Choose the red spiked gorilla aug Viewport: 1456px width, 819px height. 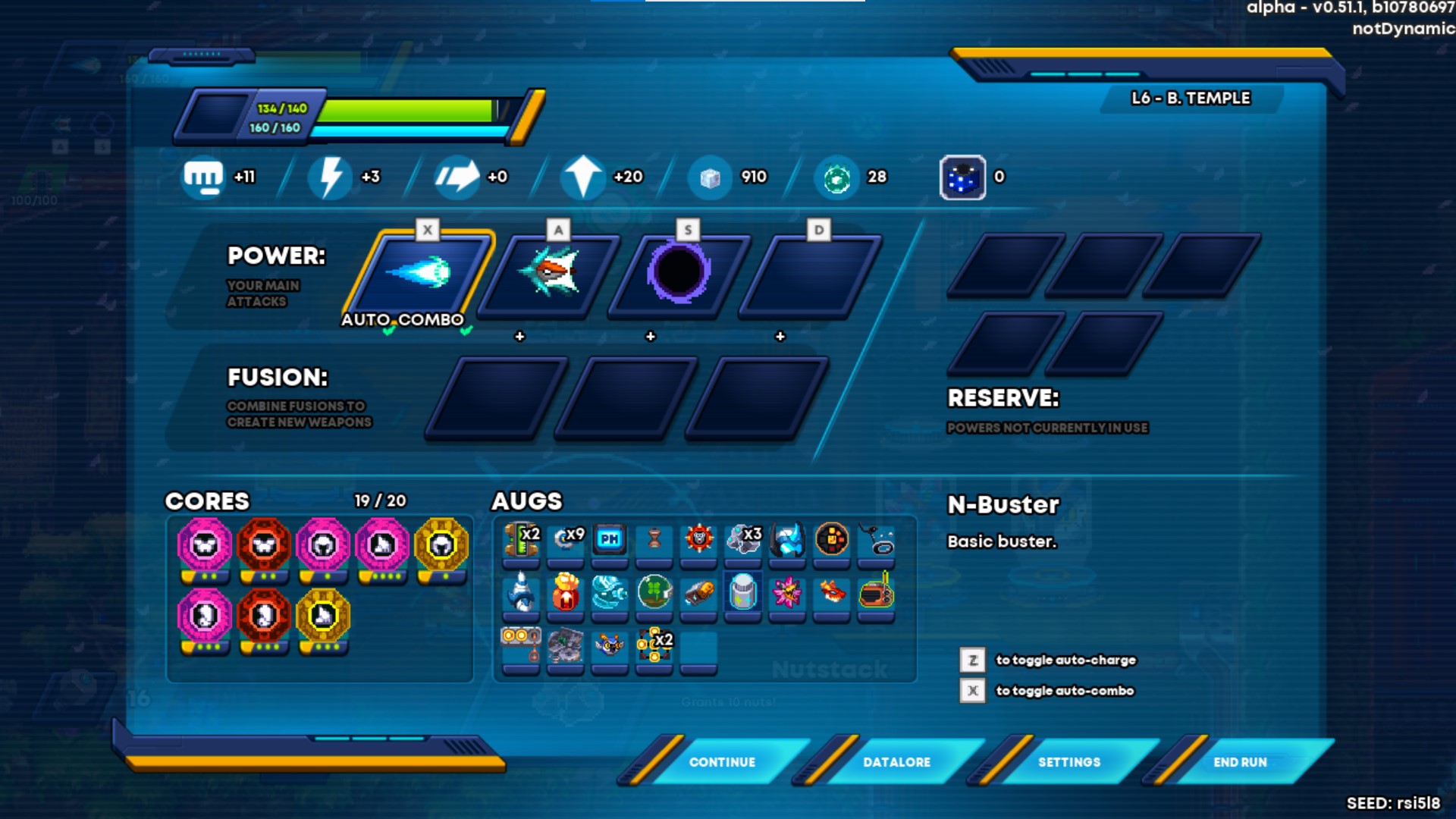698,539
